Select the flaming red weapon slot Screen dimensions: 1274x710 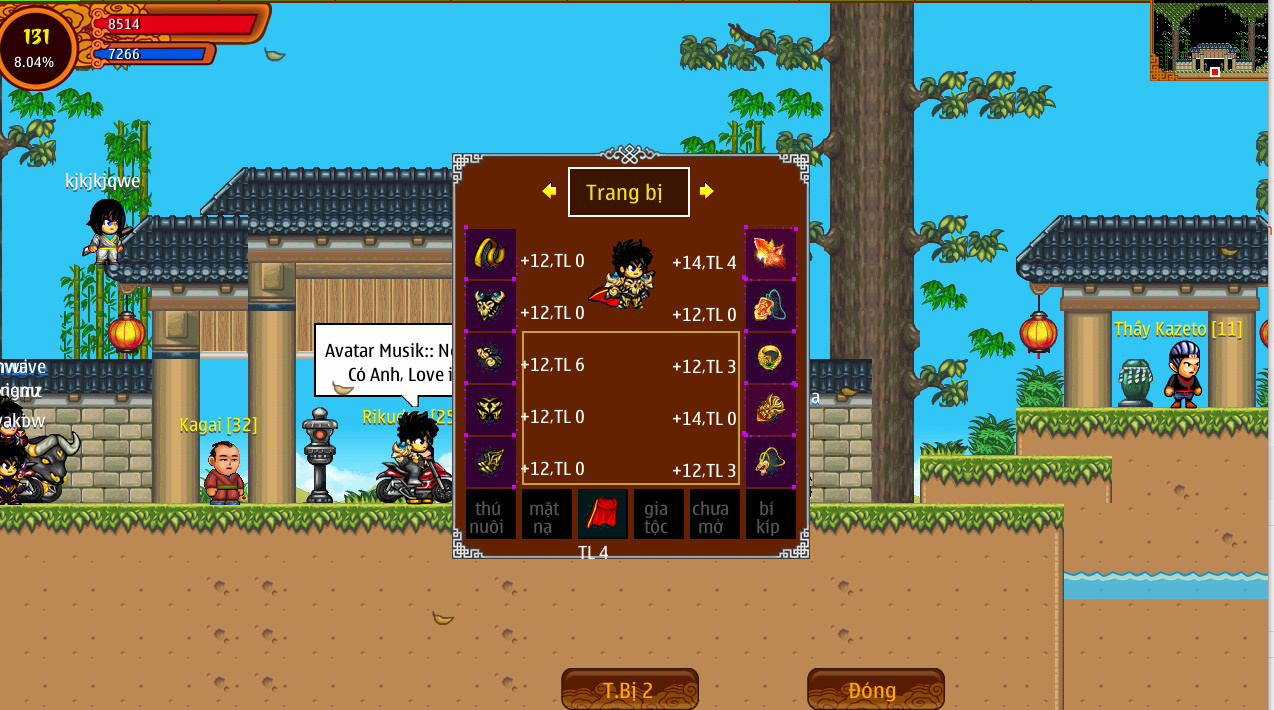click(x=771, y=254)
